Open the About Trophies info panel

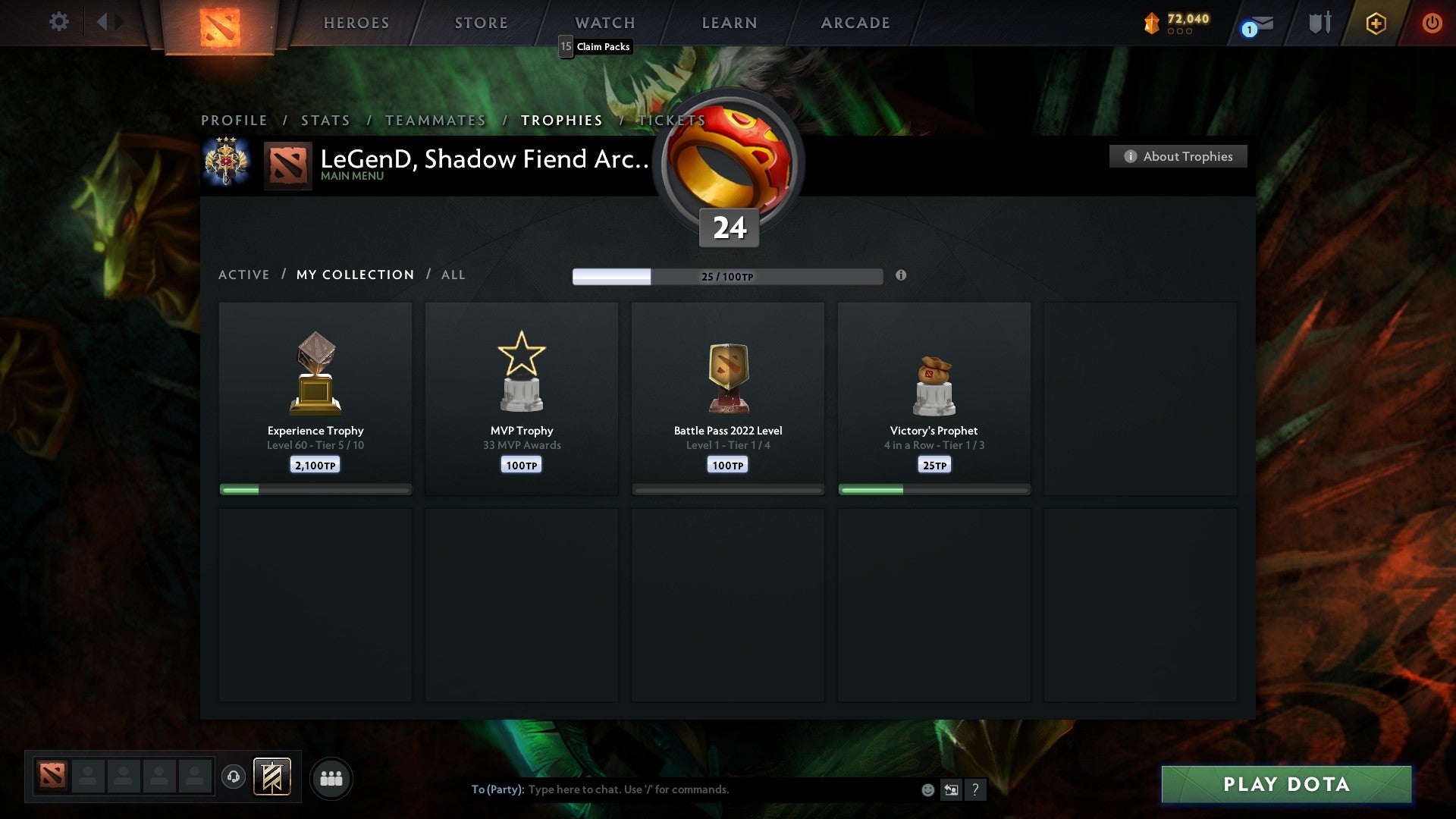pyautogui.click(x=1178, y=156)
